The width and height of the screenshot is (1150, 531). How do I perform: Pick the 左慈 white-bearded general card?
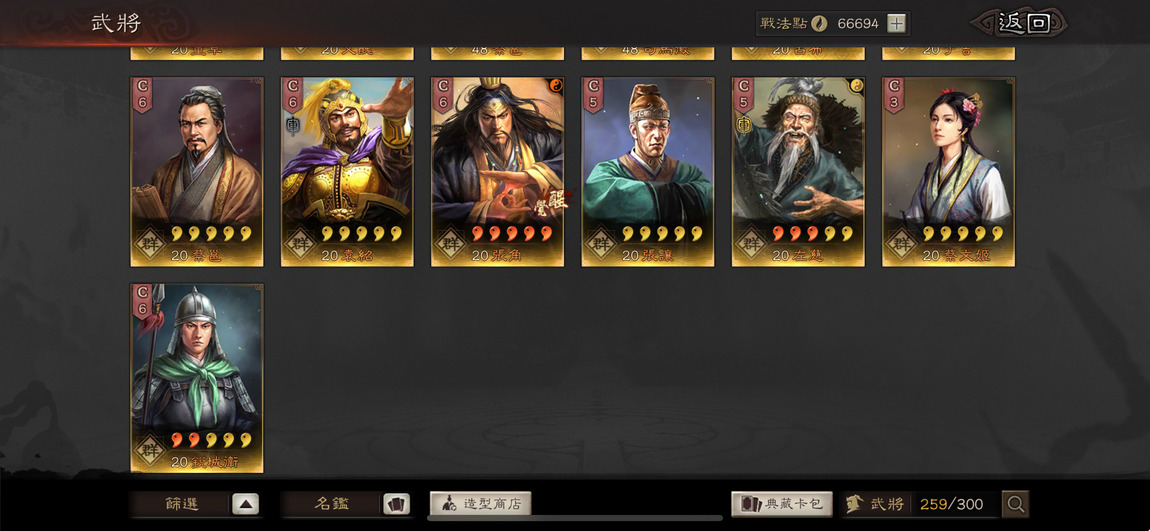pos(798,171)
